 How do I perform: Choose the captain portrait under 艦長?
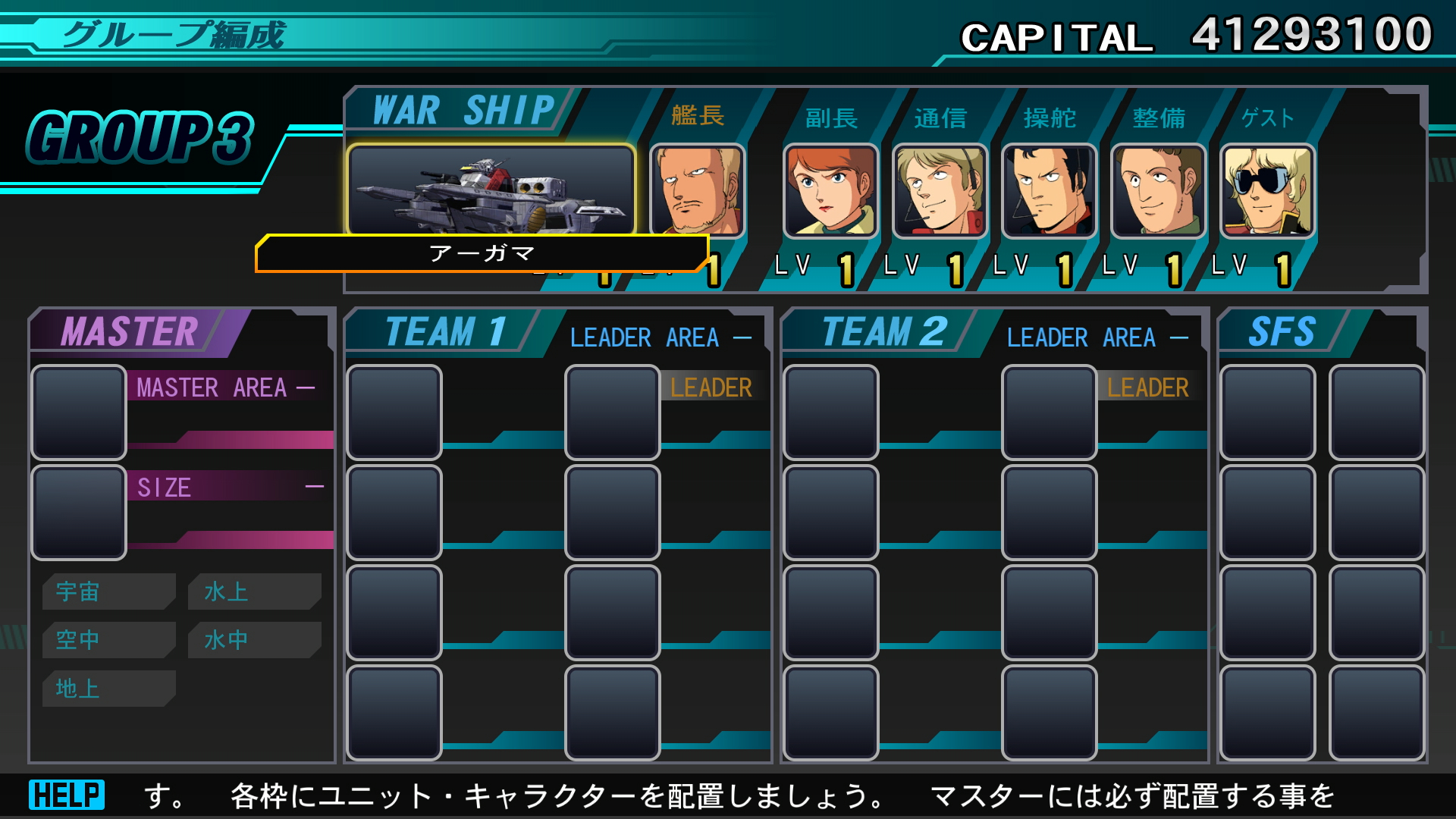(698, 190)
